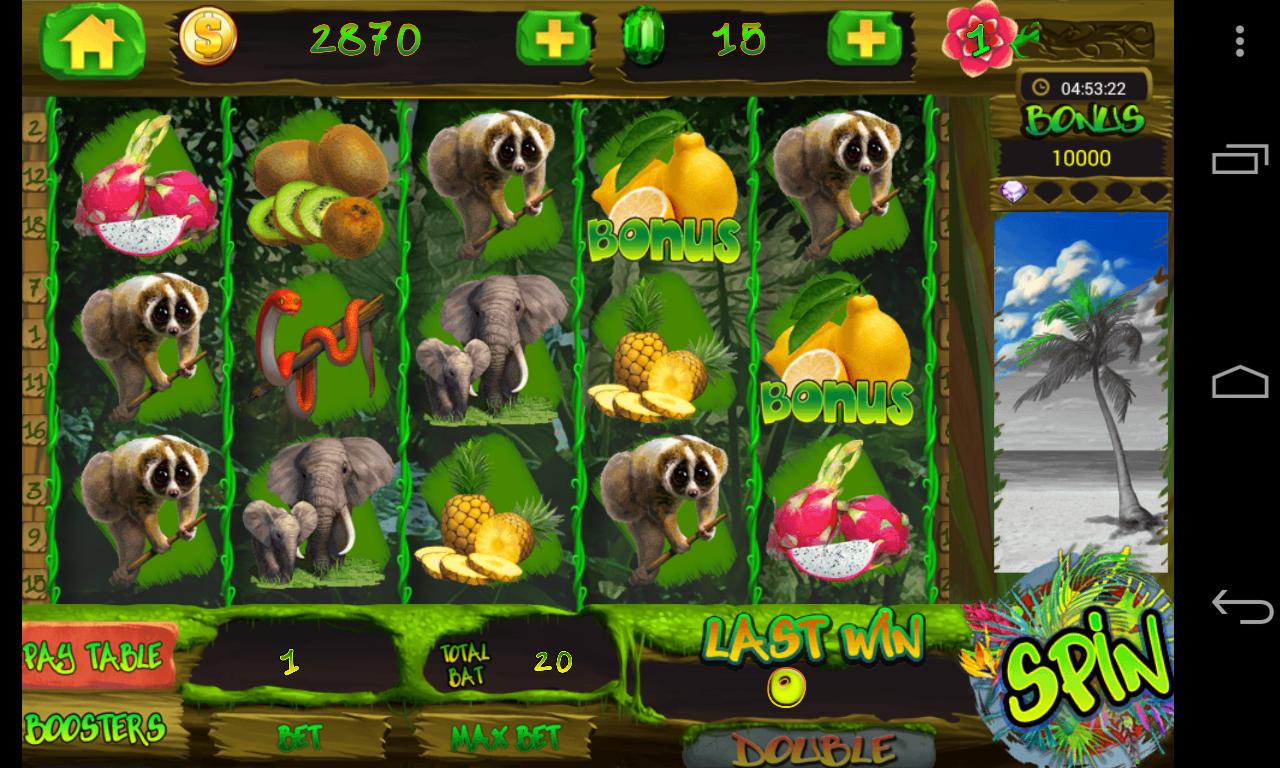This screenshot has width=1280, height=768.
Task: Tap the plus button to add gems
Action: (x=865, y=39)
